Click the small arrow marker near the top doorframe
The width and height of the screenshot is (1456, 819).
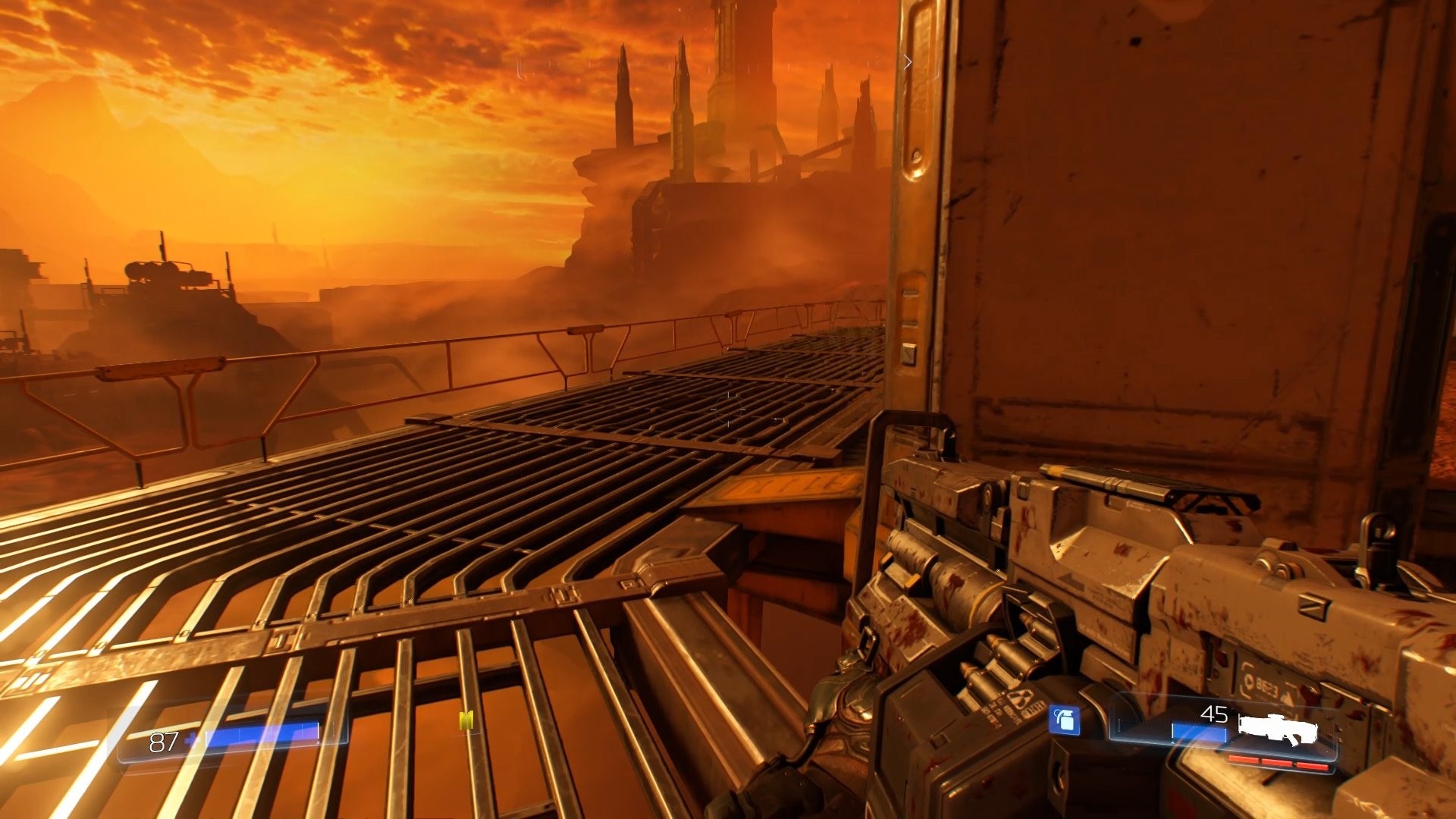click(x=908, y=63)
